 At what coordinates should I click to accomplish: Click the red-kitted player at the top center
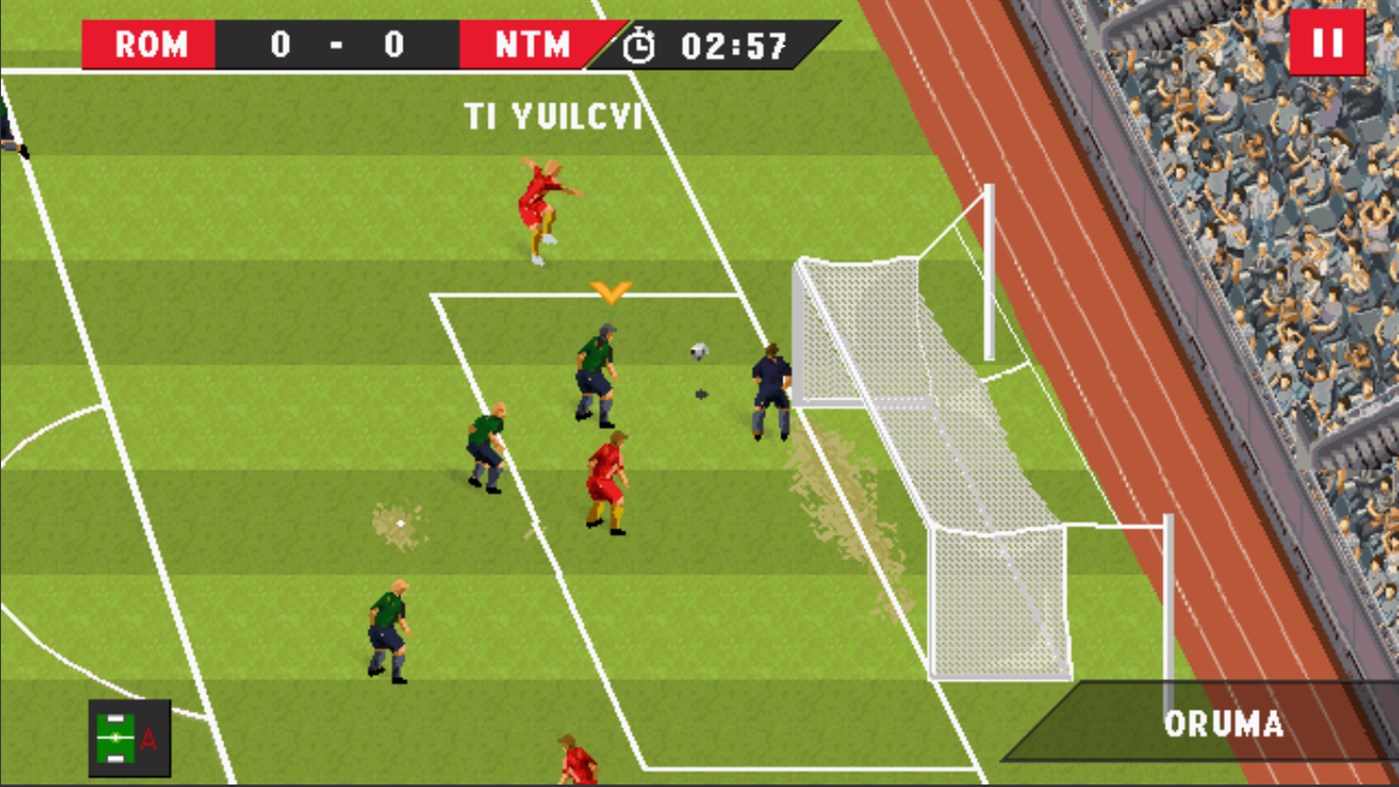click(540, 205)
